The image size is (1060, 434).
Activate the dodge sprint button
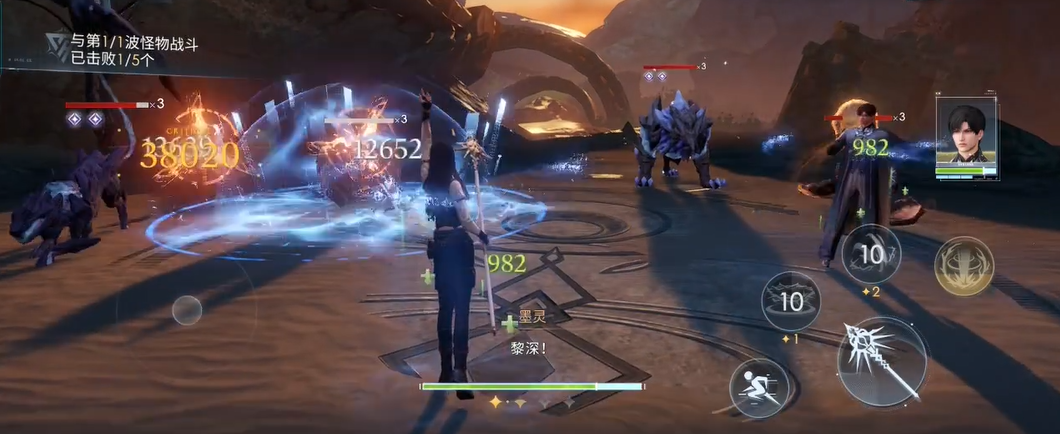756,384
